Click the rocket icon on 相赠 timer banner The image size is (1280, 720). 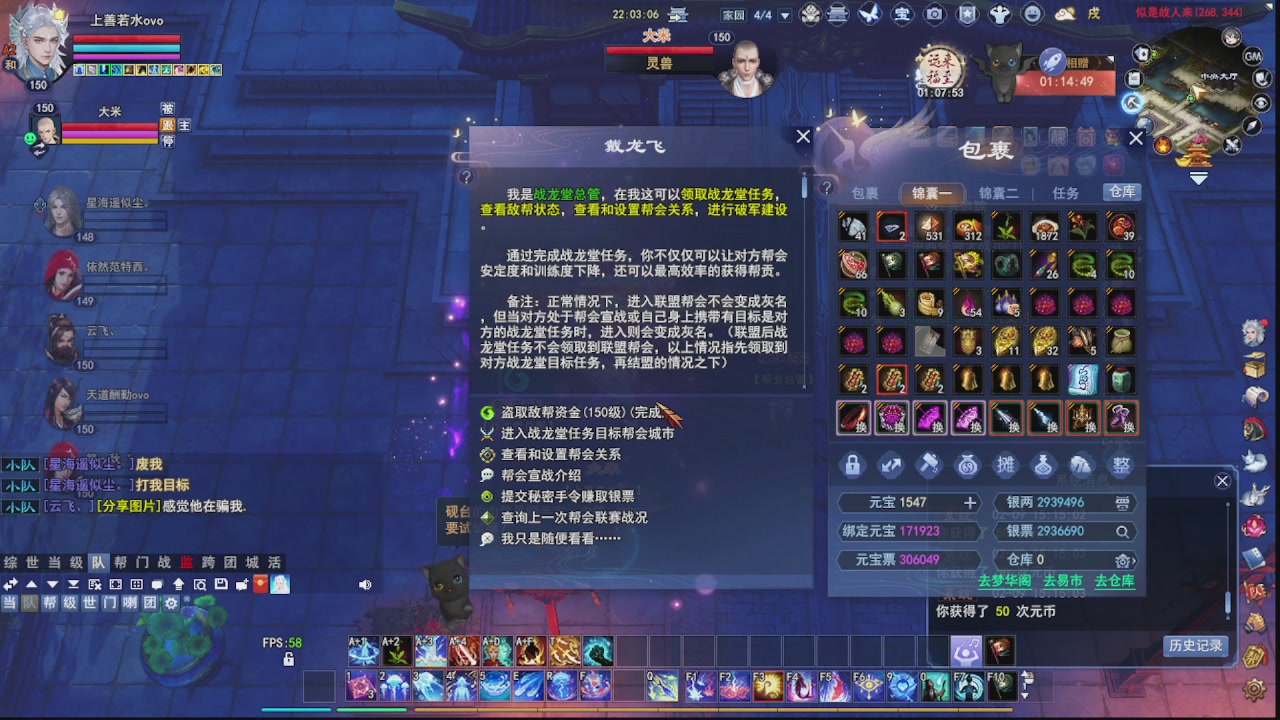click(1052, 59)
